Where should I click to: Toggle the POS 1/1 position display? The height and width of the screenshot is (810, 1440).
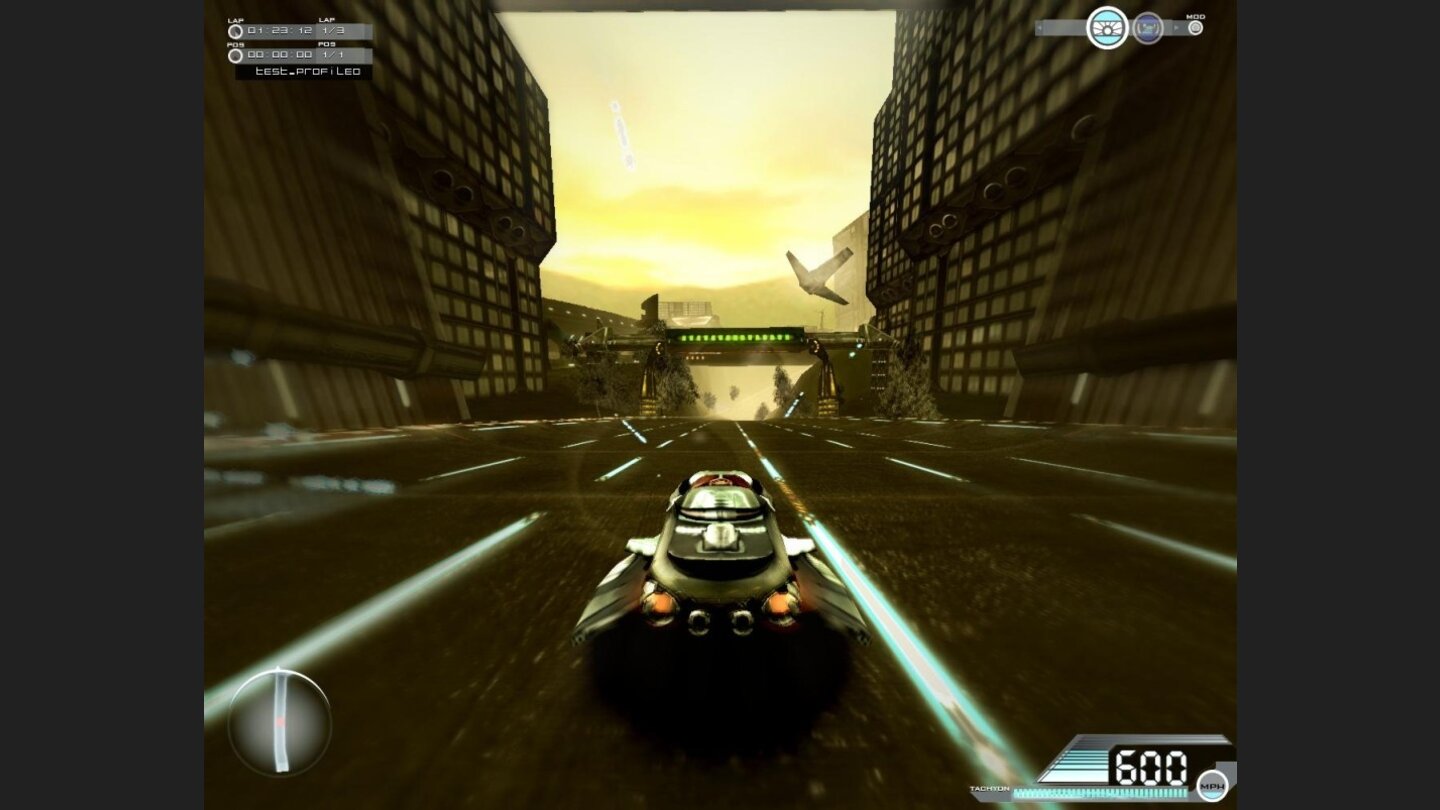[x=334, y=56]
